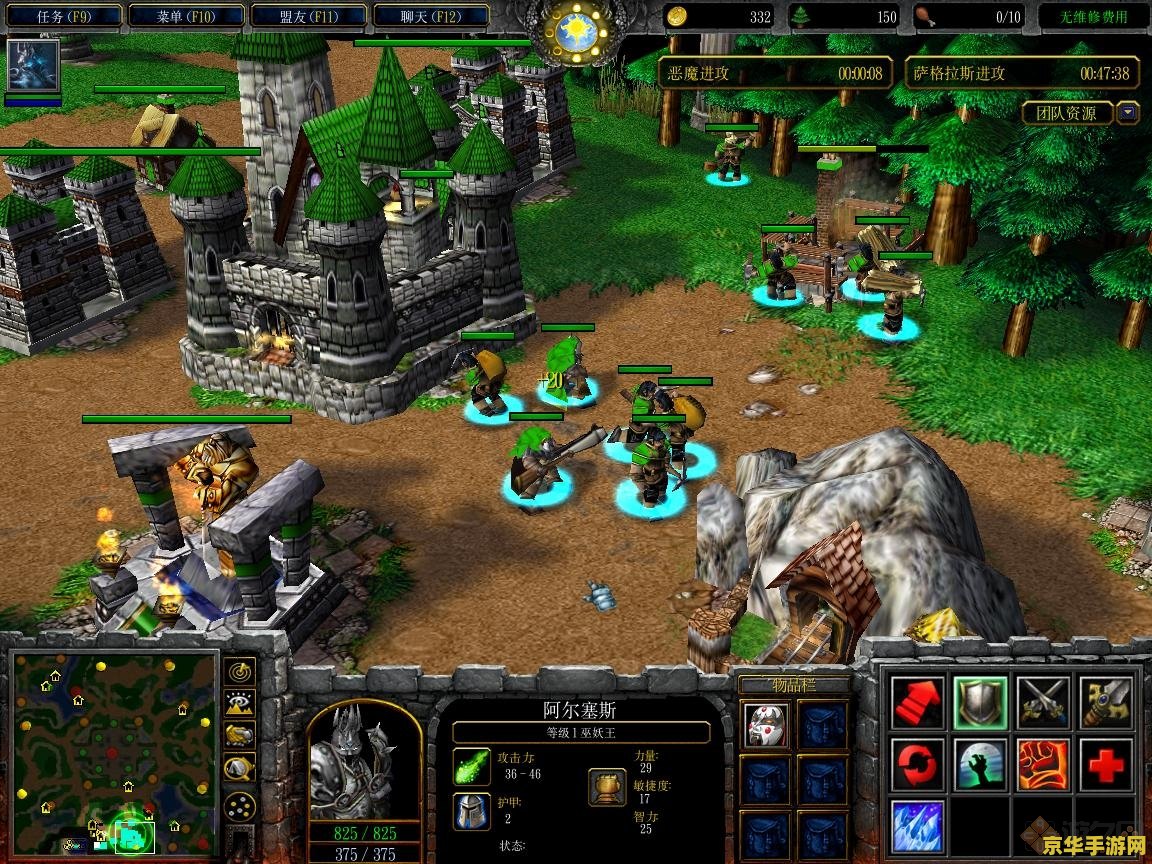This screenshot has height=864, width=1152.
Task: Toggle ally color mode on minimap
Action: [240, 735]
